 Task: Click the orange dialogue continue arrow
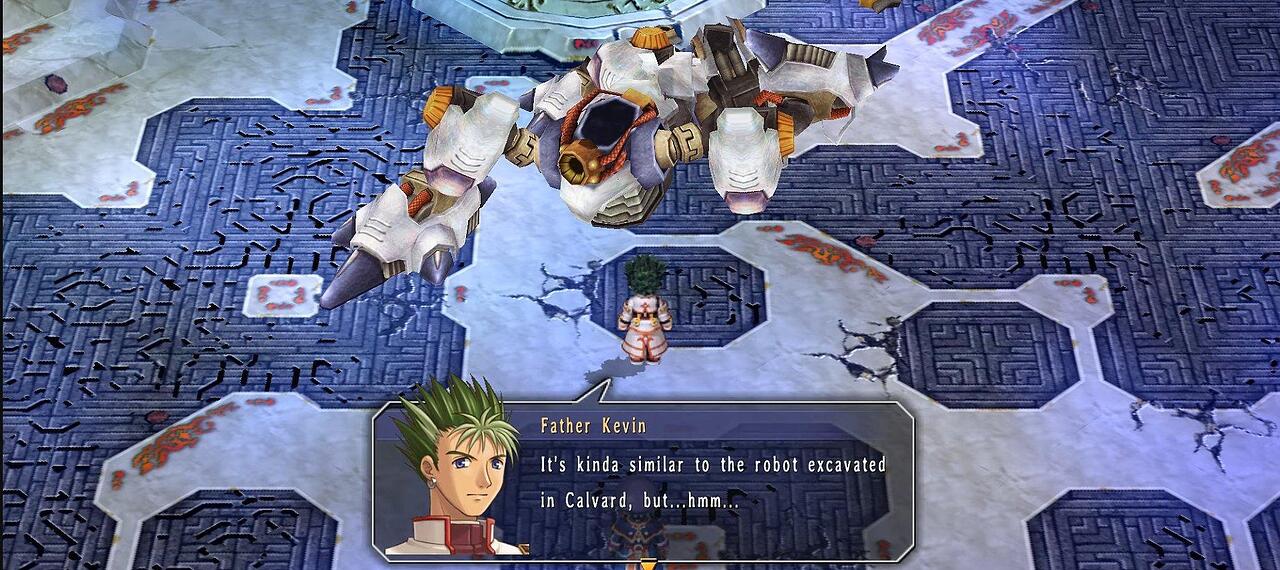coord(648,565)
